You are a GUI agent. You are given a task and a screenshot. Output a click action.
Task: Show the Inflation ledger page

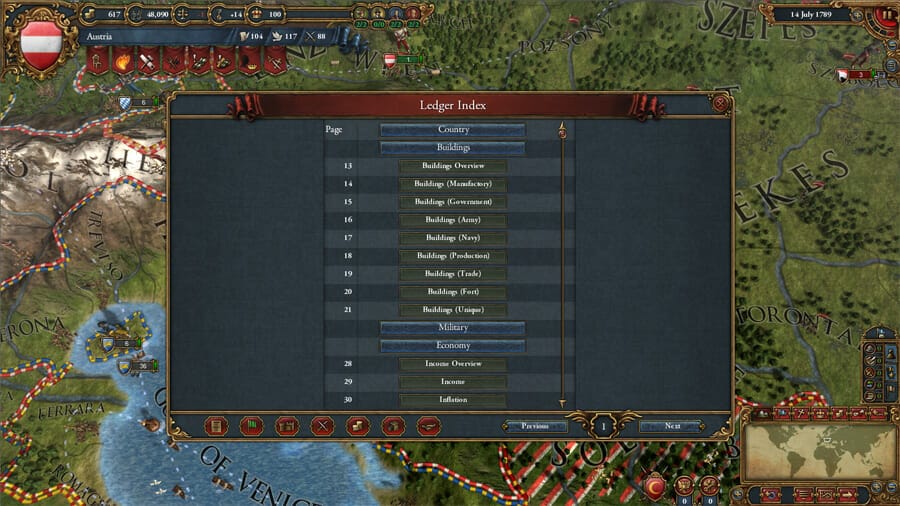pyautogui.click(x=453, y=400)
